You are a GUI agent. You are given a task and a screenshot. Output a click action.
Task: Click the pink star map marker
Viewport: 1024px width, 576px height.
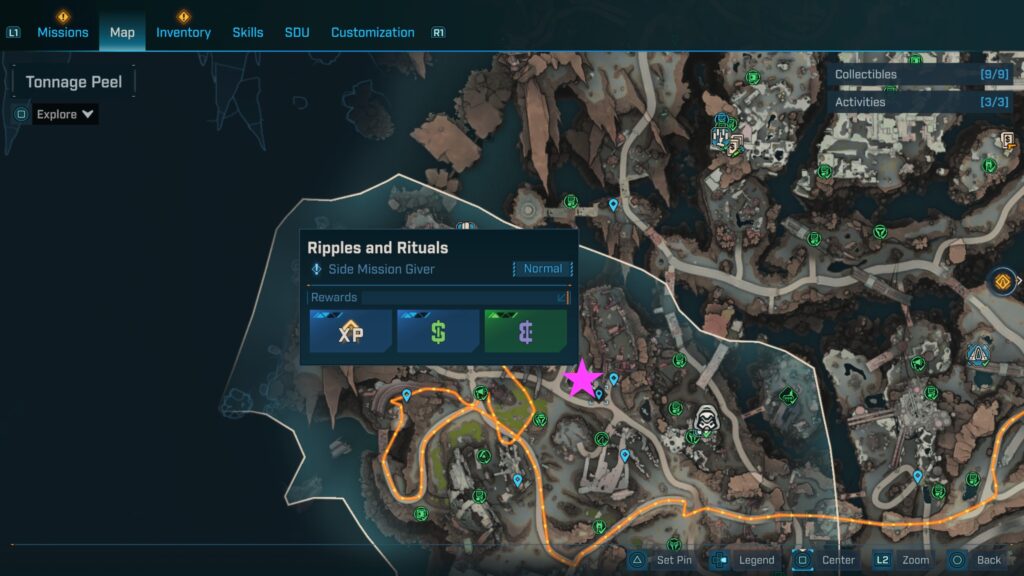pyautogui.click(x=582, y=379)
